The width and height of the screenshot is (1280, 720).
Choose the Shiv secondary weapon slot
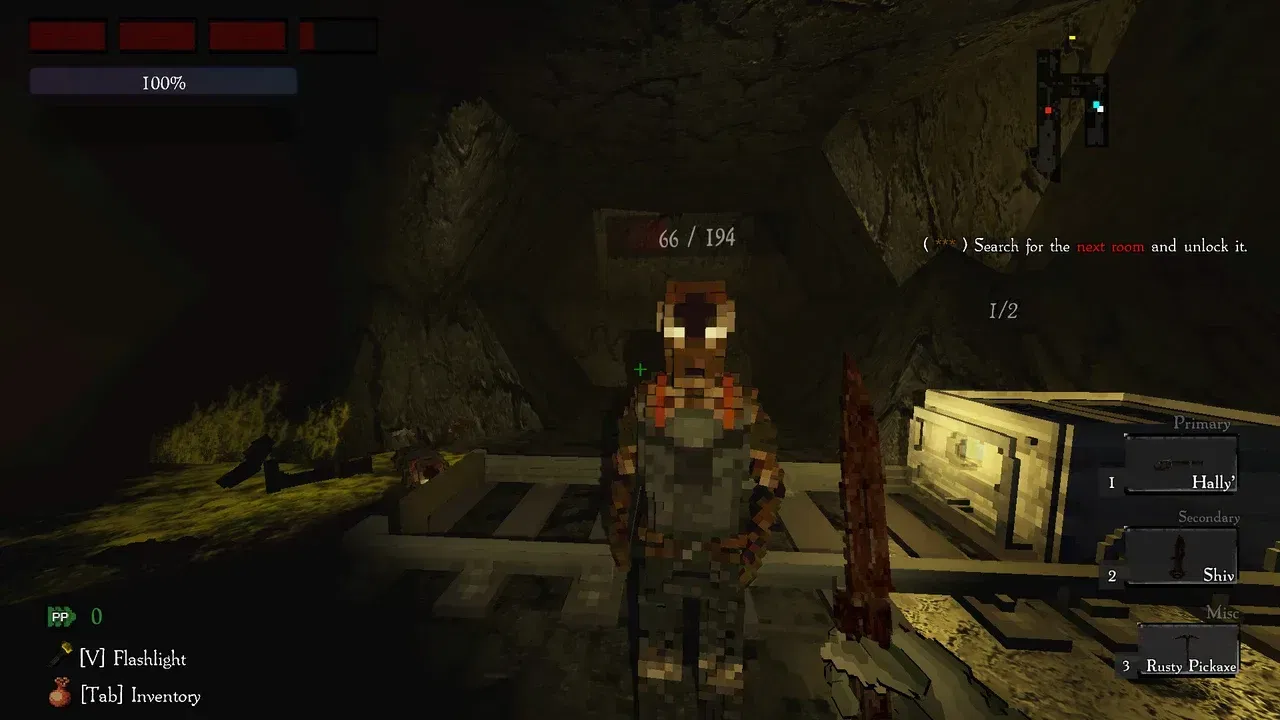[1181, 556]
